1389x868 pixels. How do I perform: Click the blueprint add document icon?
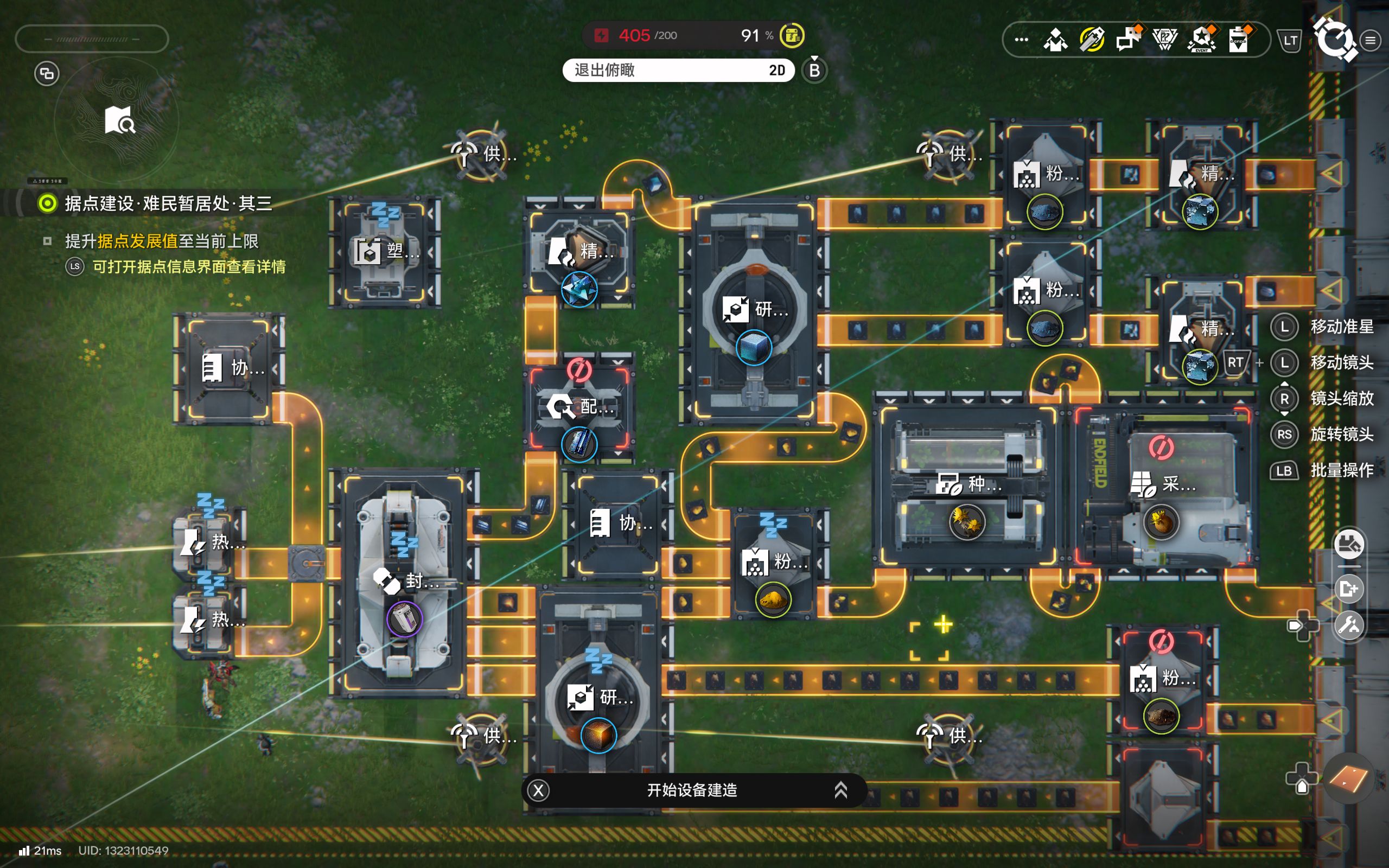click(1349, 589)
